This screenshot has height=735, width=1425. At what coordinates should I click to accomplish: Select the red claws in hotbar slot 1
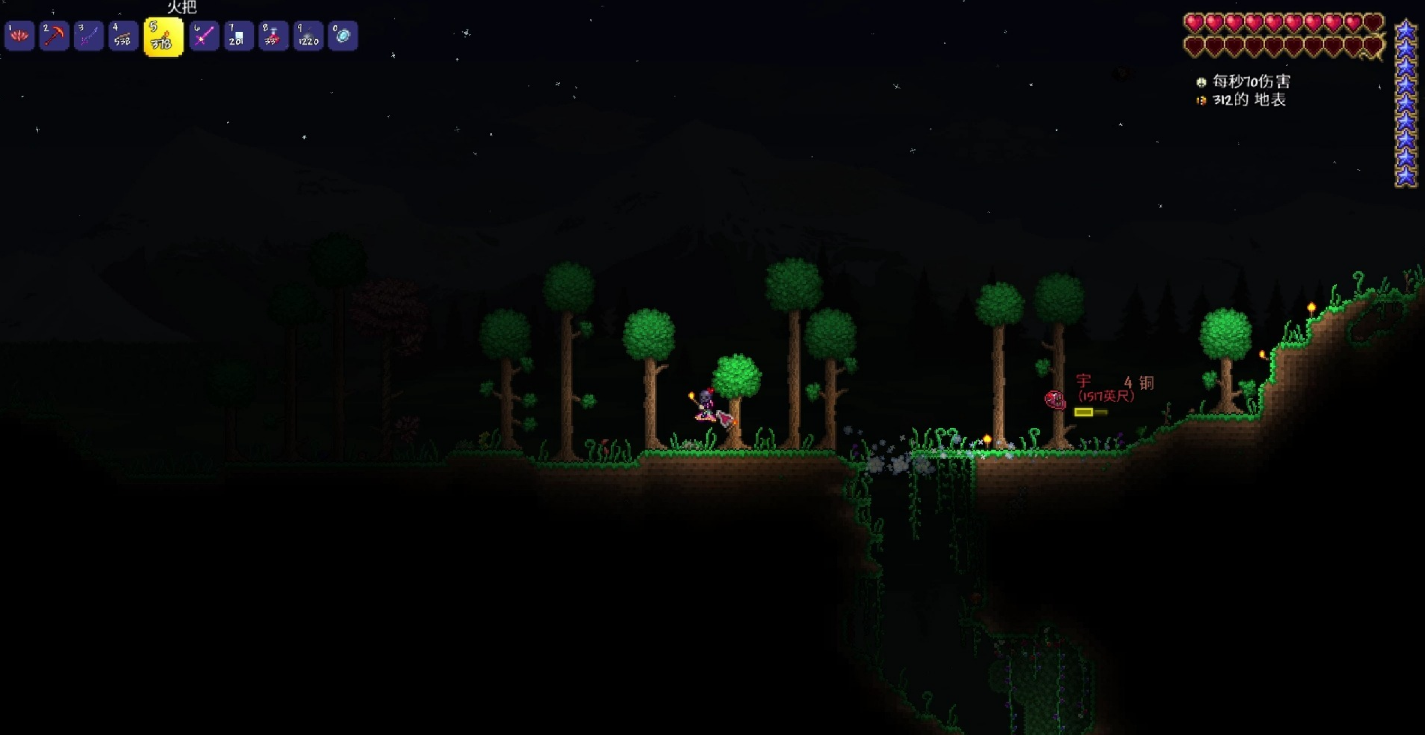(x=20, y=36)
